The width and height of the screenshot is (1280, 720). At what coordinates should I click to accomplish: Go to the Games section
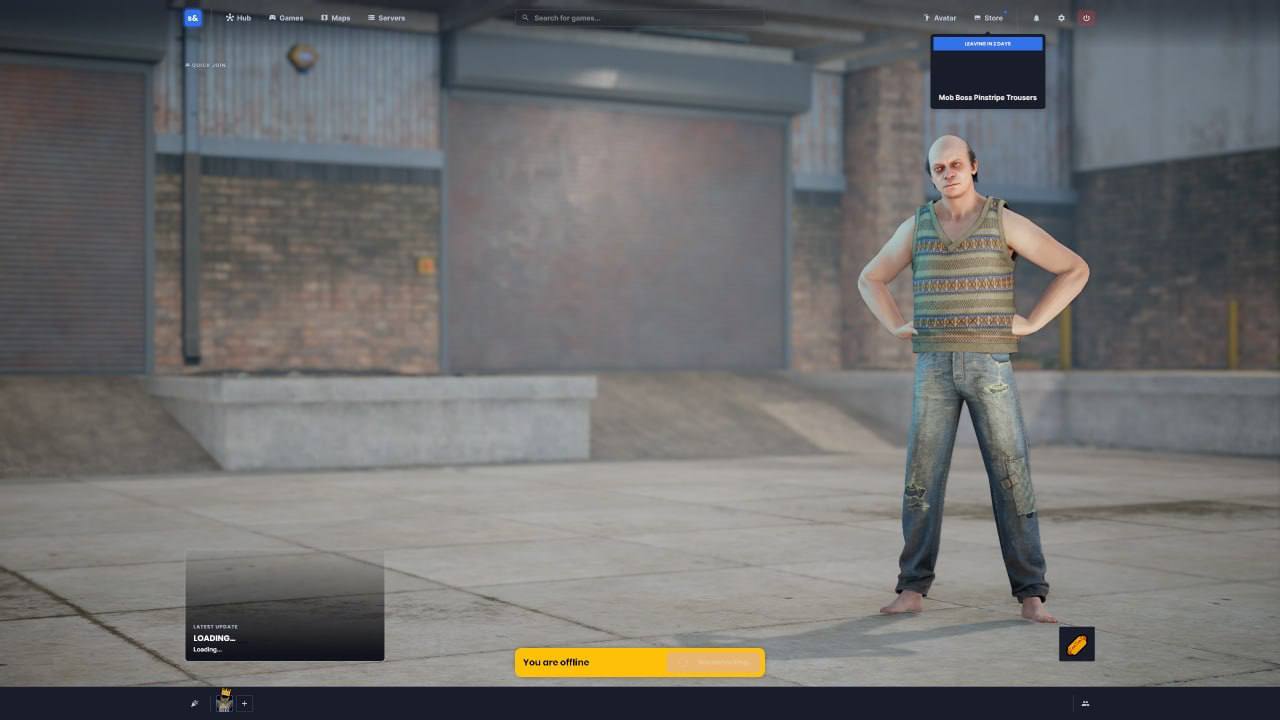pyautogui.click(x=286, y=18)
